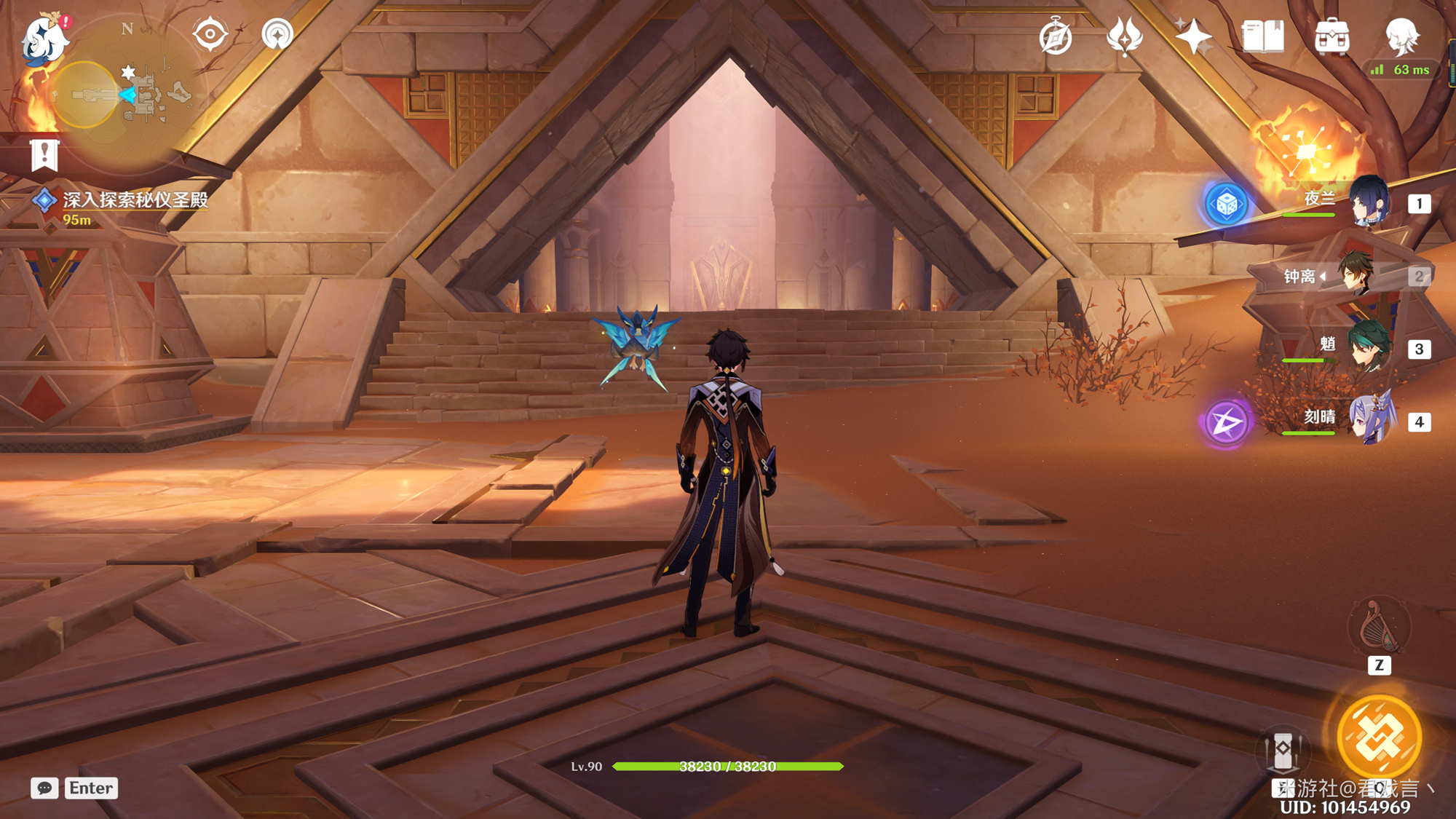Open the chat speech bubble
This screenshot has height=819, width=1456.
click(x=44, y=788)
